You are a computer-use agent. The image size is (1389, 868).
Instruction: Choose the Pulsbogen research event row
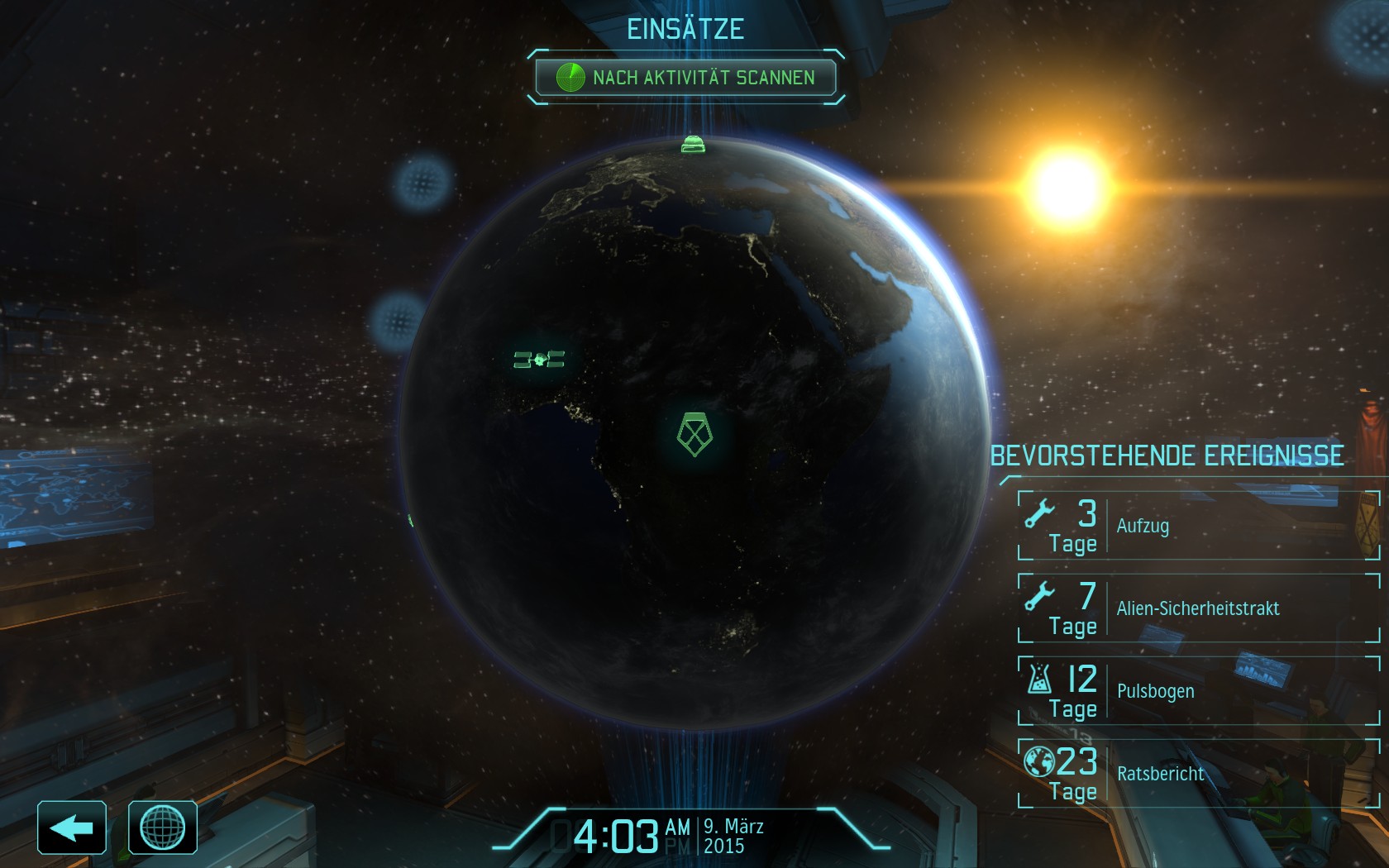click(x=1198, y=691)
